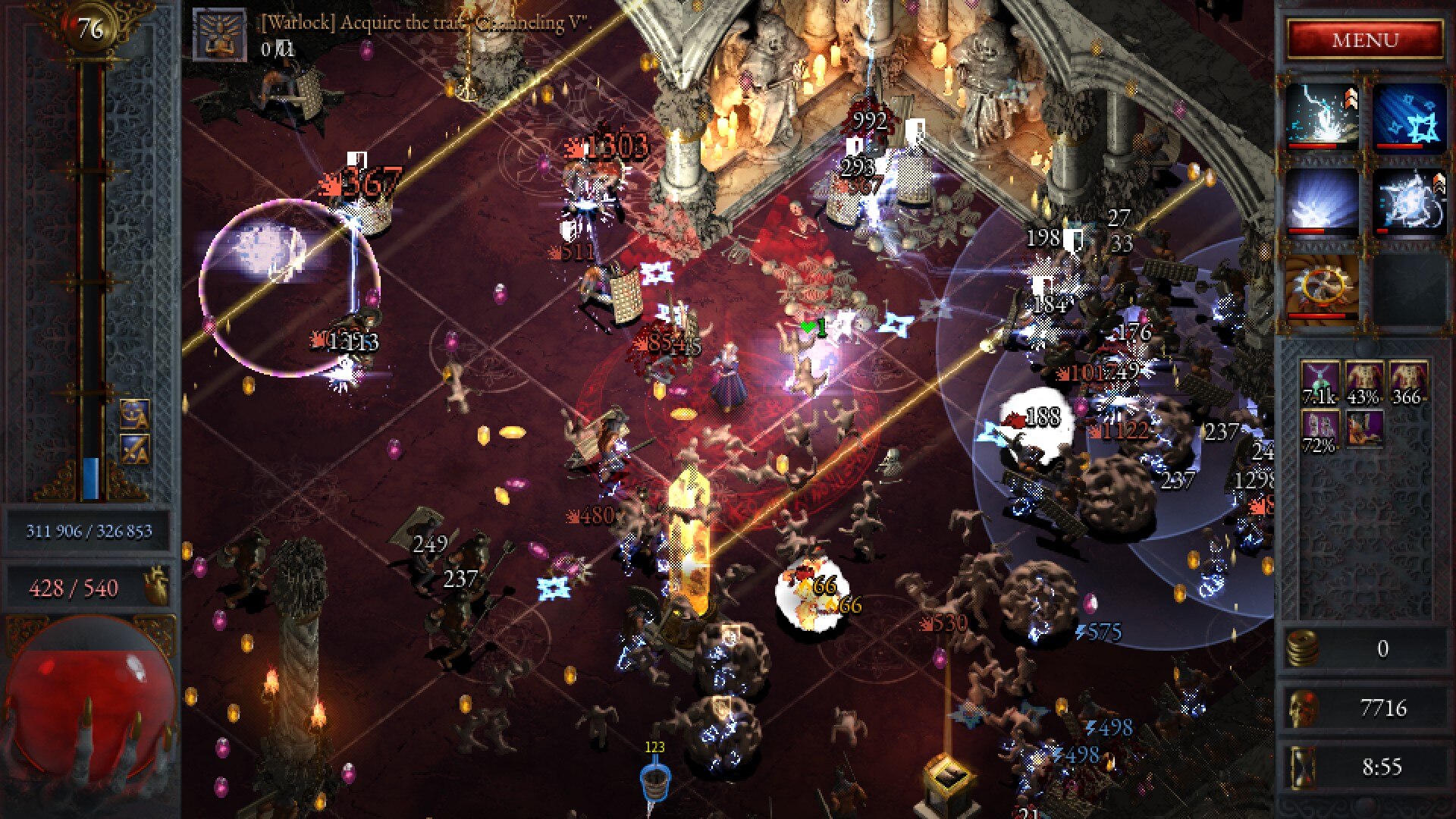
Task: Inspect the boots buff showing 72%
Action: coord(1319,431)
